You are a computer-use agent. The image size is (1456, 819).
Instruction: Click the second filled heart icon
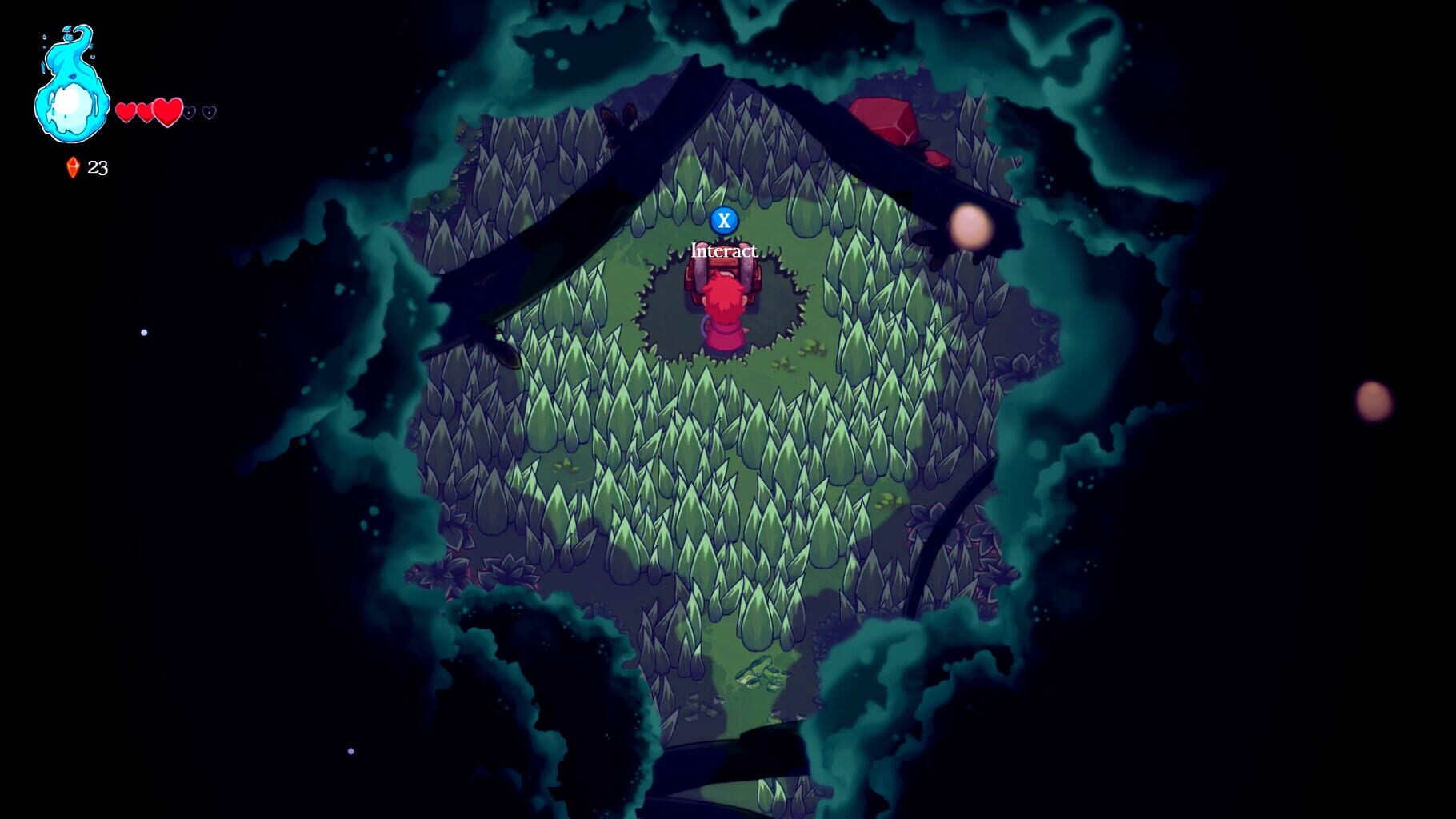coord(145,114)
